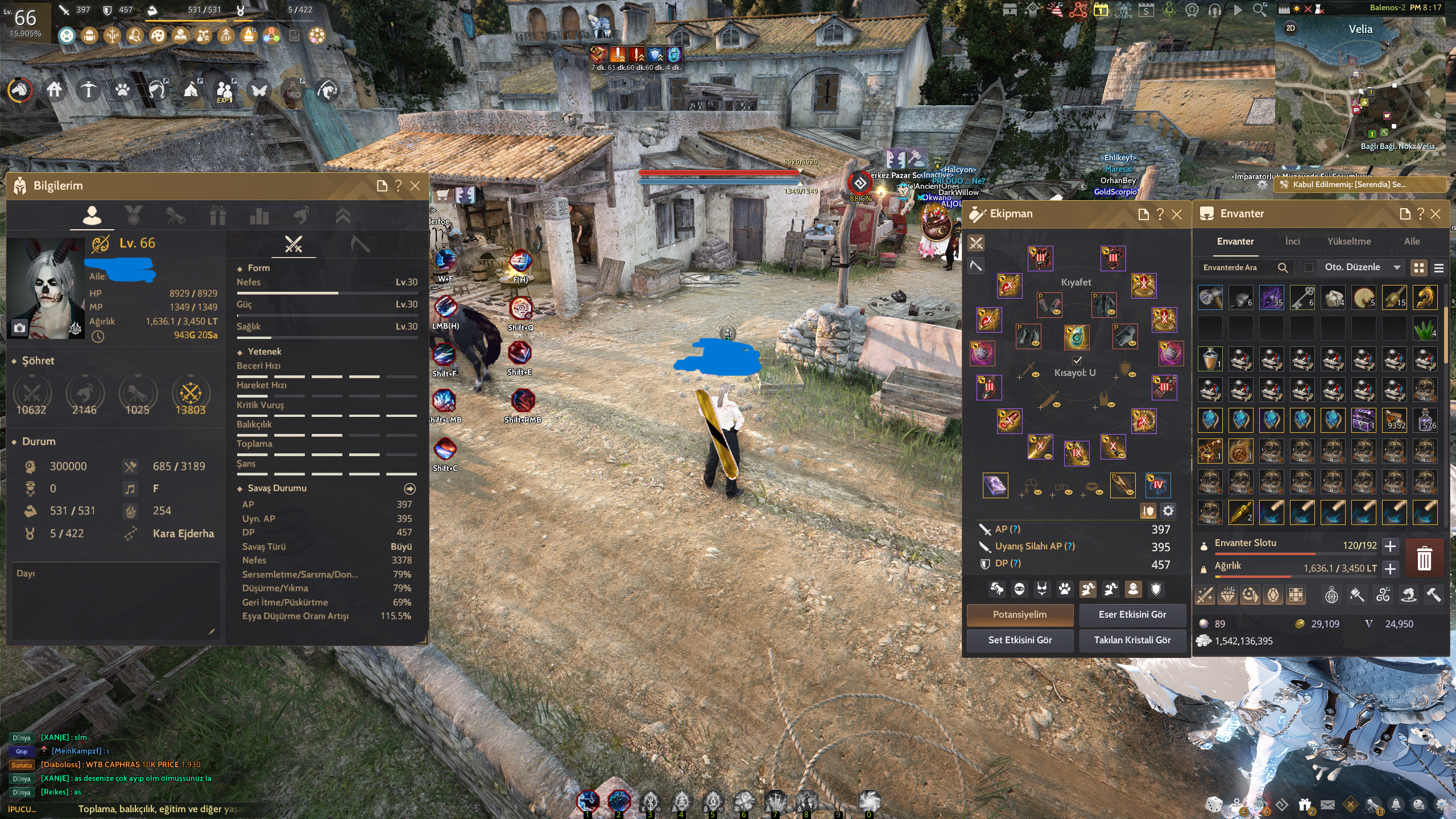The width and height of the screenshot is (1456, 819).
Task: Open the Yükseltme tab
Action: [x=1349, y=242]
